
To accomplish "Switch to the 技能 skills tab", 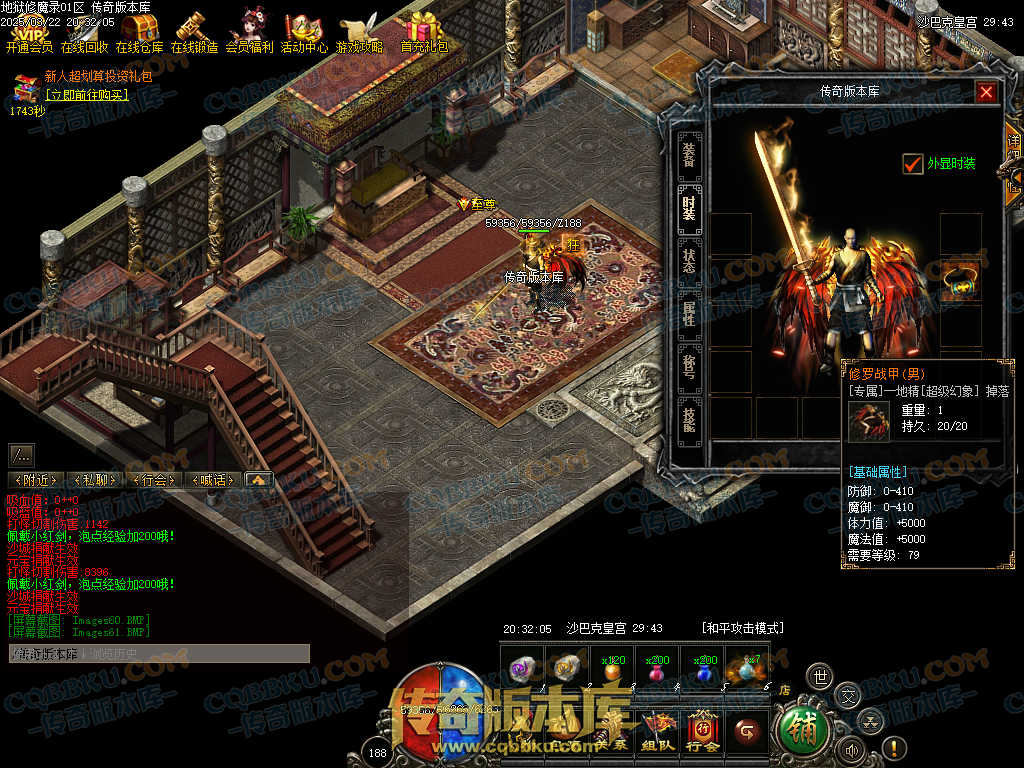I will click(690, 420).
